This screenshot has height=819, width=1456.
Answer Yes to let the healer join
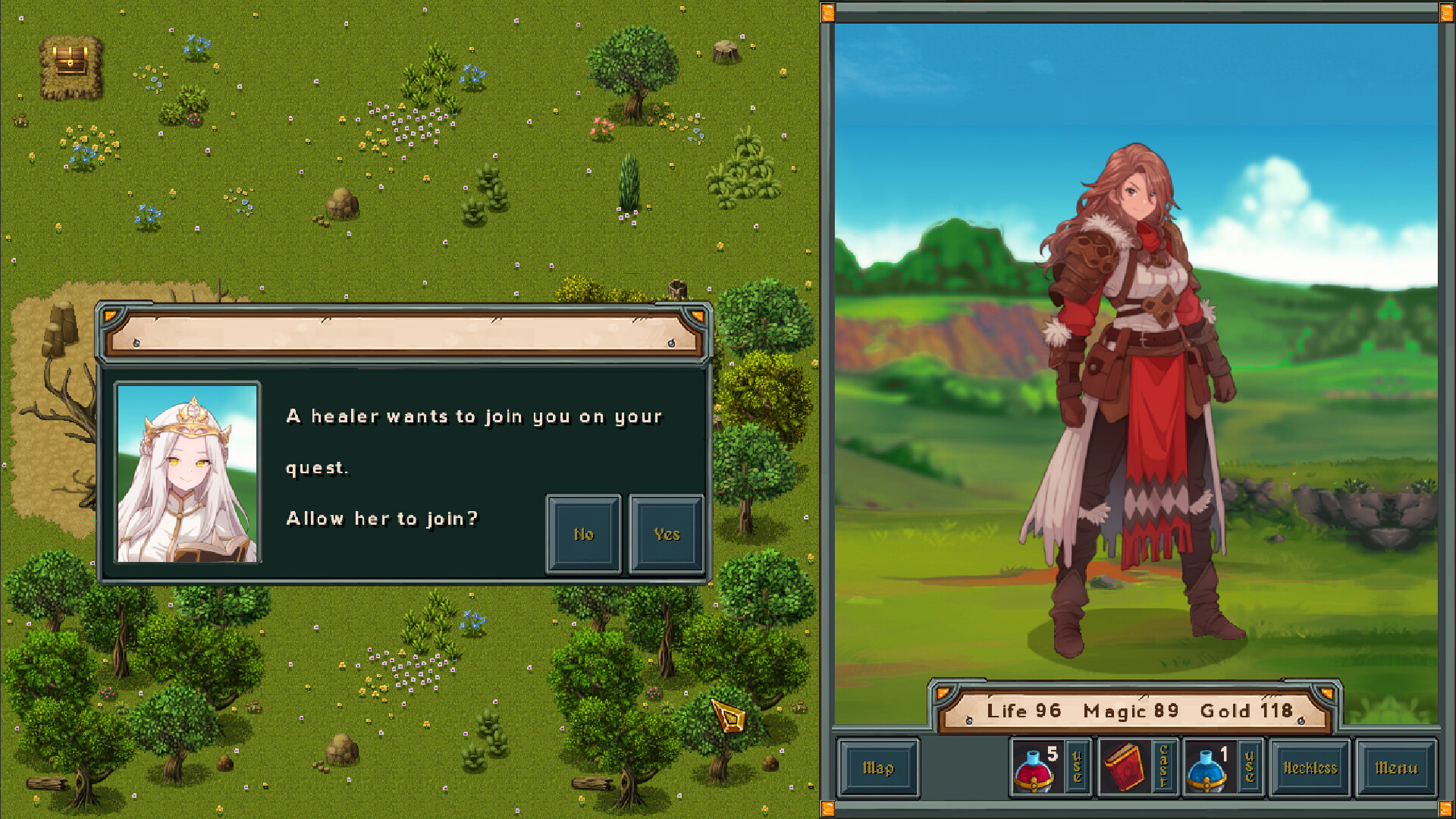point(667,533)
